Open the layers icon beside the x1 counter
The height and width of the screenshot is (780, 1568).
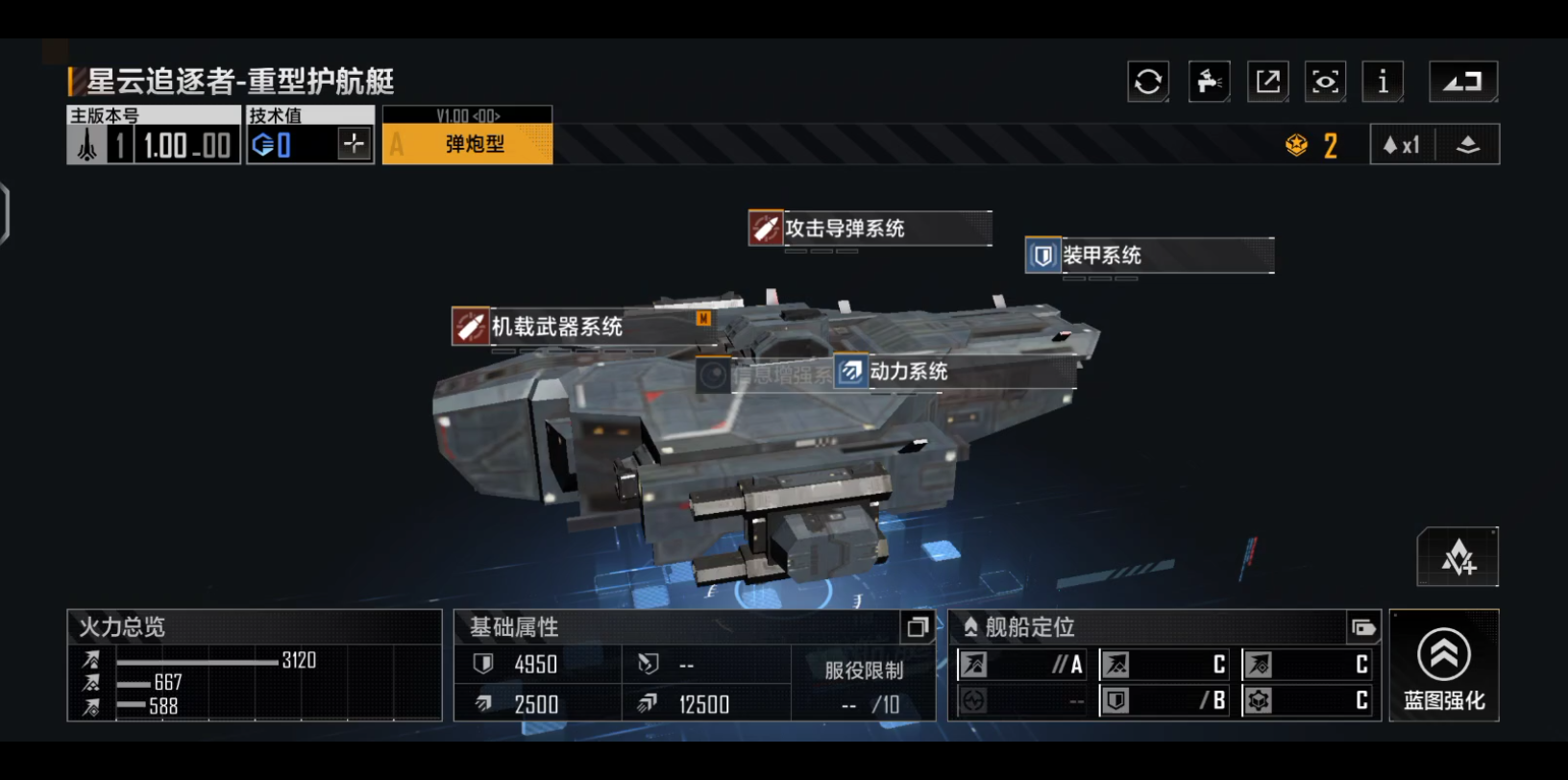(x=1468, y=143)
